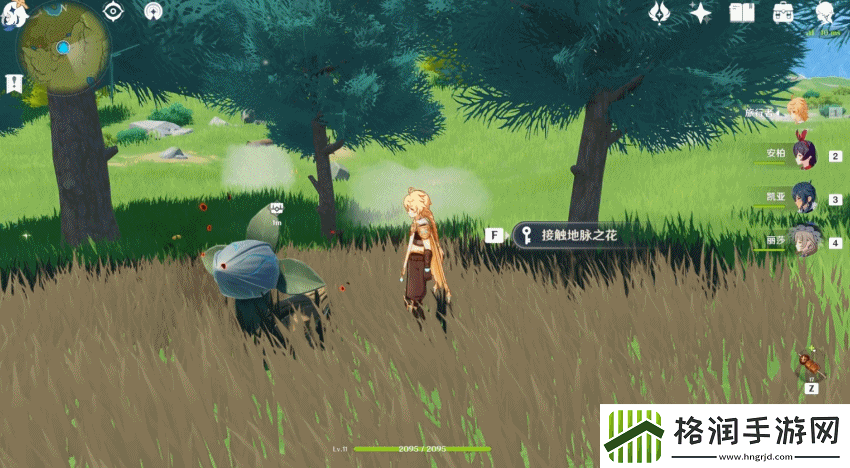Open the quest bookmark icon below the minimap
The height and width of the screenshot is (468, 850).
[14, 84]
